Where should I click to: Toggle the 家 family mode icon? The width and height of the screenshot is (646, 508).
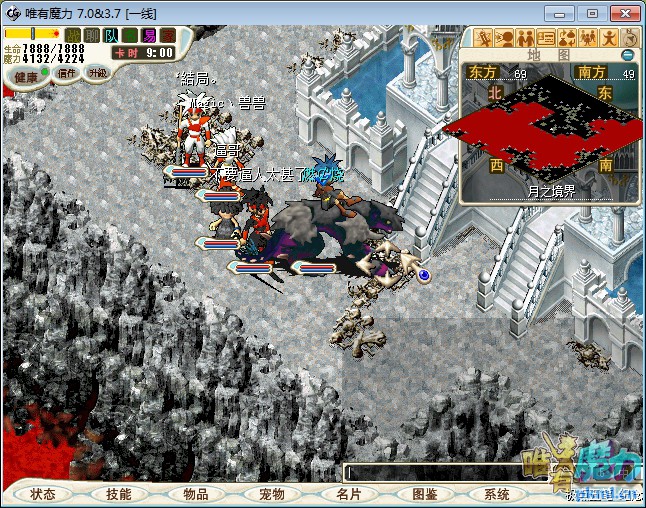[168, 35]
